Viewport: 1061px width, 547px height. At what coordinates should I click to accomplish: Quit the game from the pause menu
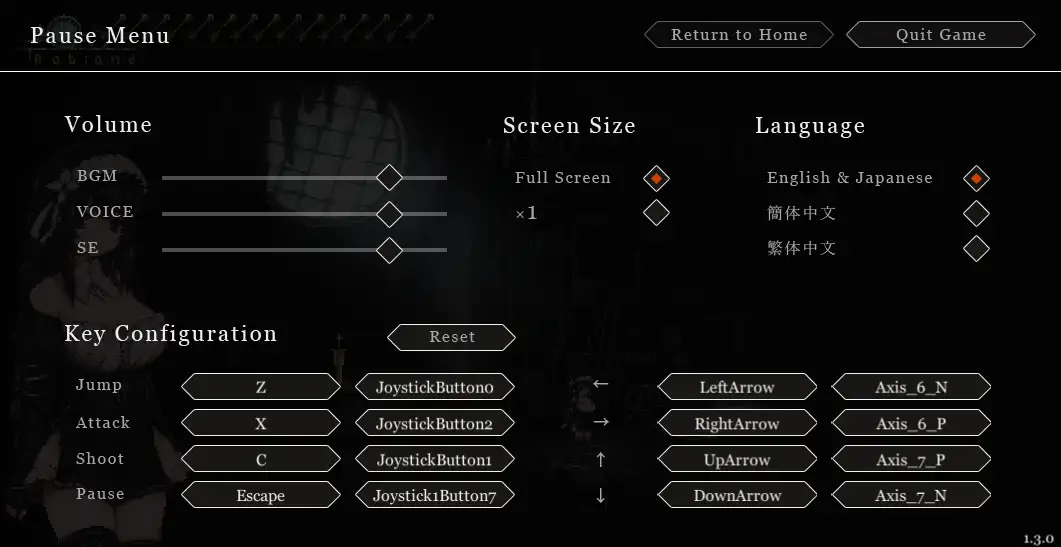pos(940,35)
